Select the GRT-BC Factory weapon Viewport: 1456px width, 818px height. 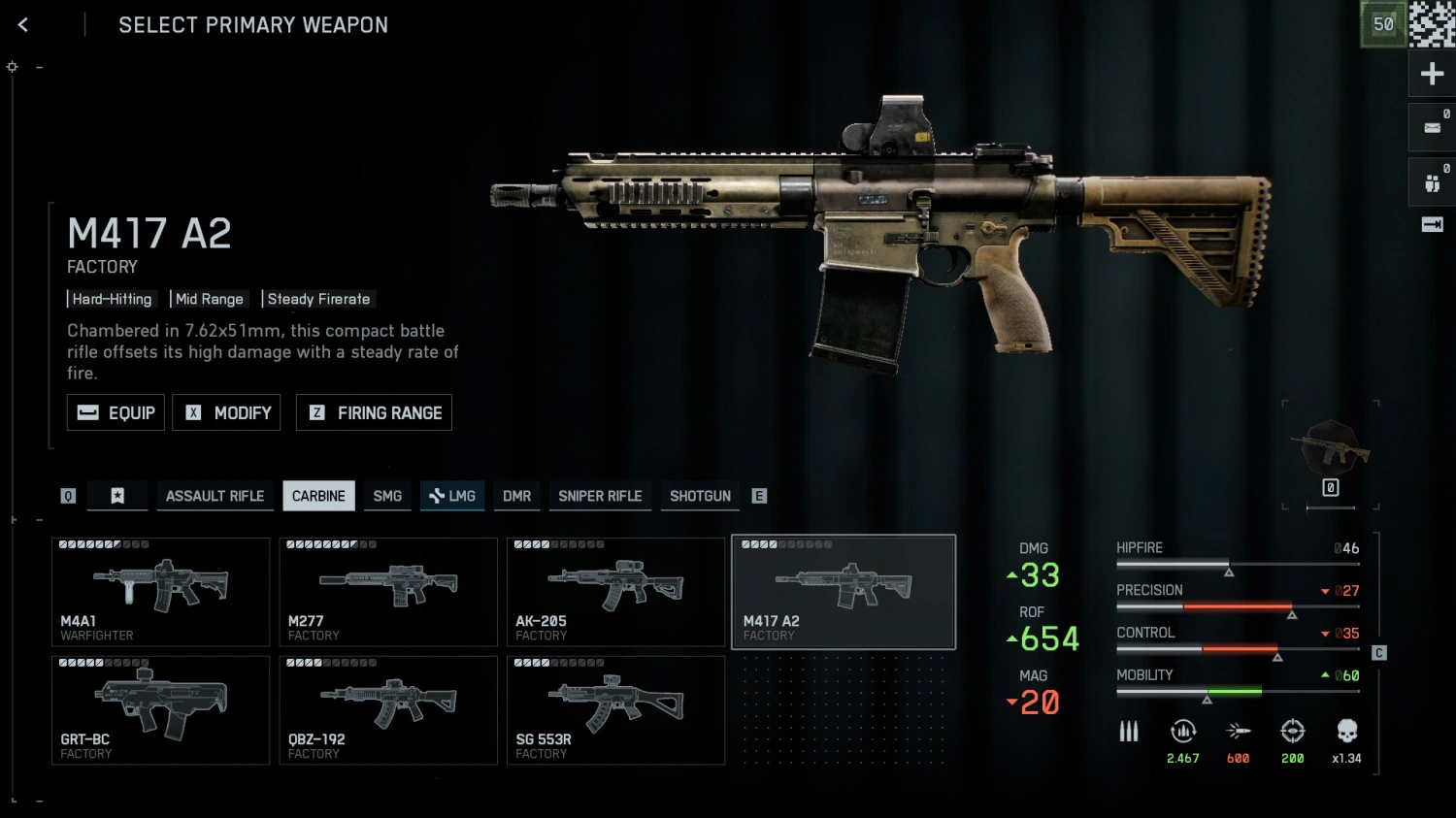tap(160, 710)
